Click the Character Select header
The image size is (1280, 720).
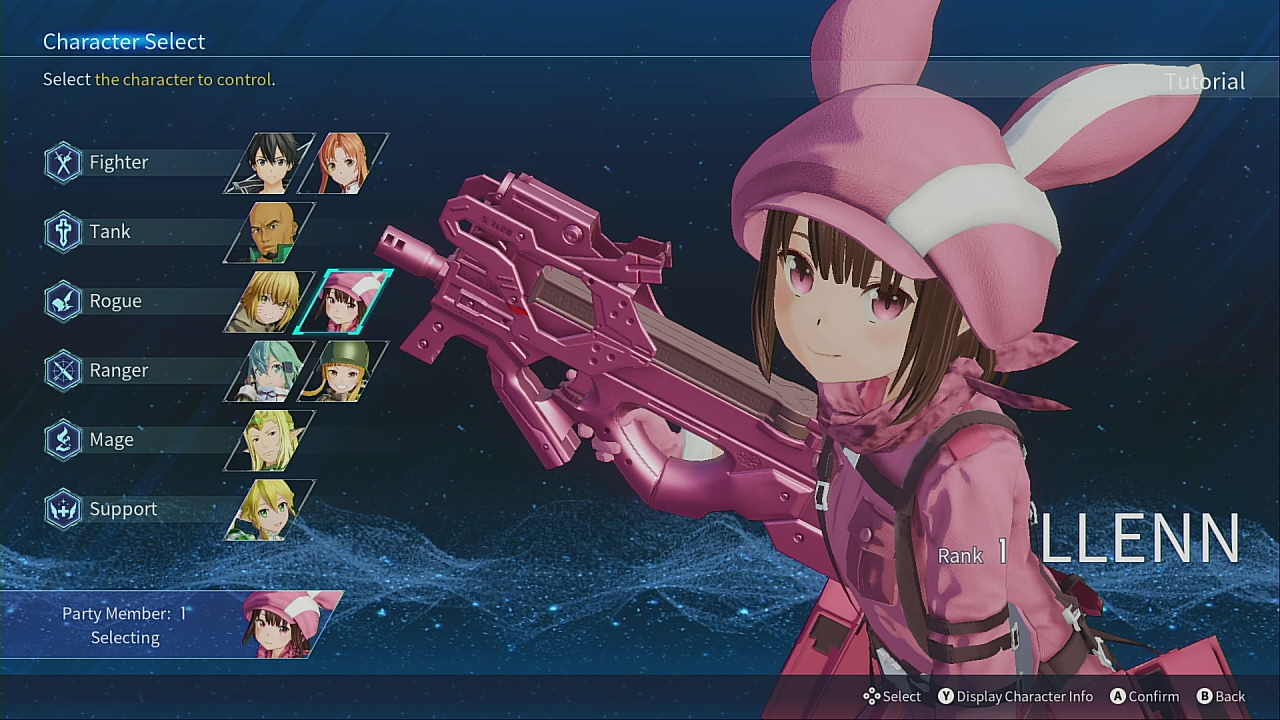click(123, 41)
